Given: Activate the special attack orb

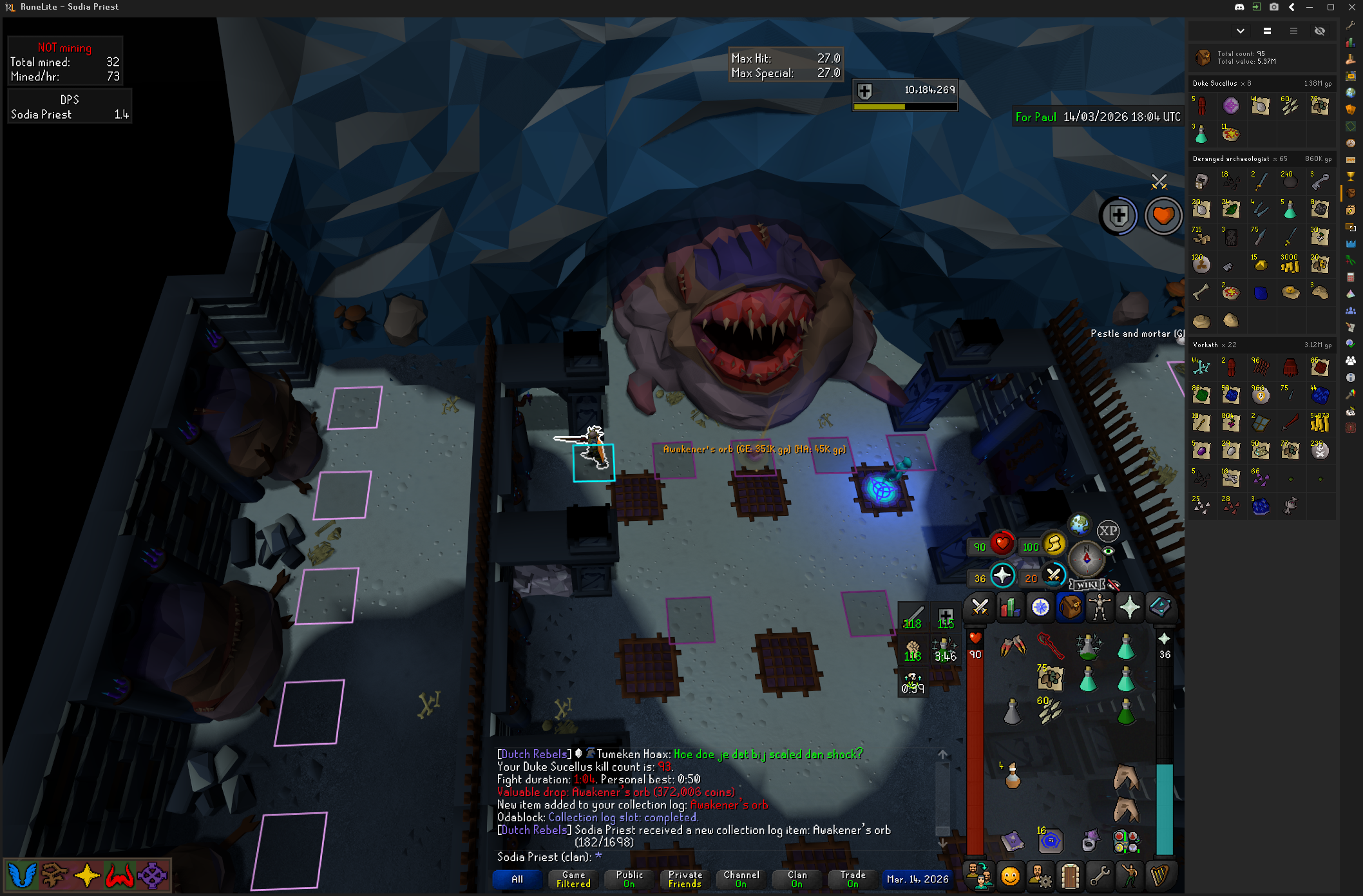Looking at the screenshot, I should coord(1054,575).
